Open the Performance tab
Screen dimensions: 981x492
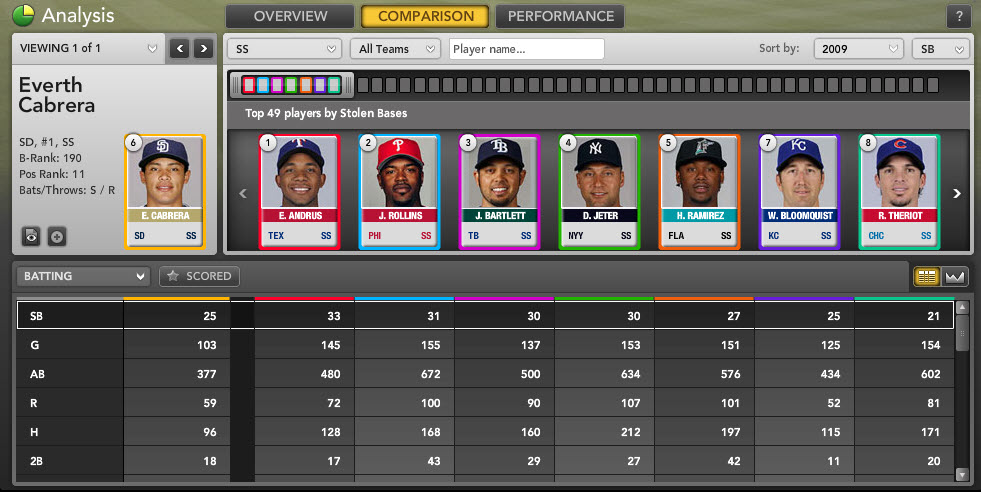point(560,16)
